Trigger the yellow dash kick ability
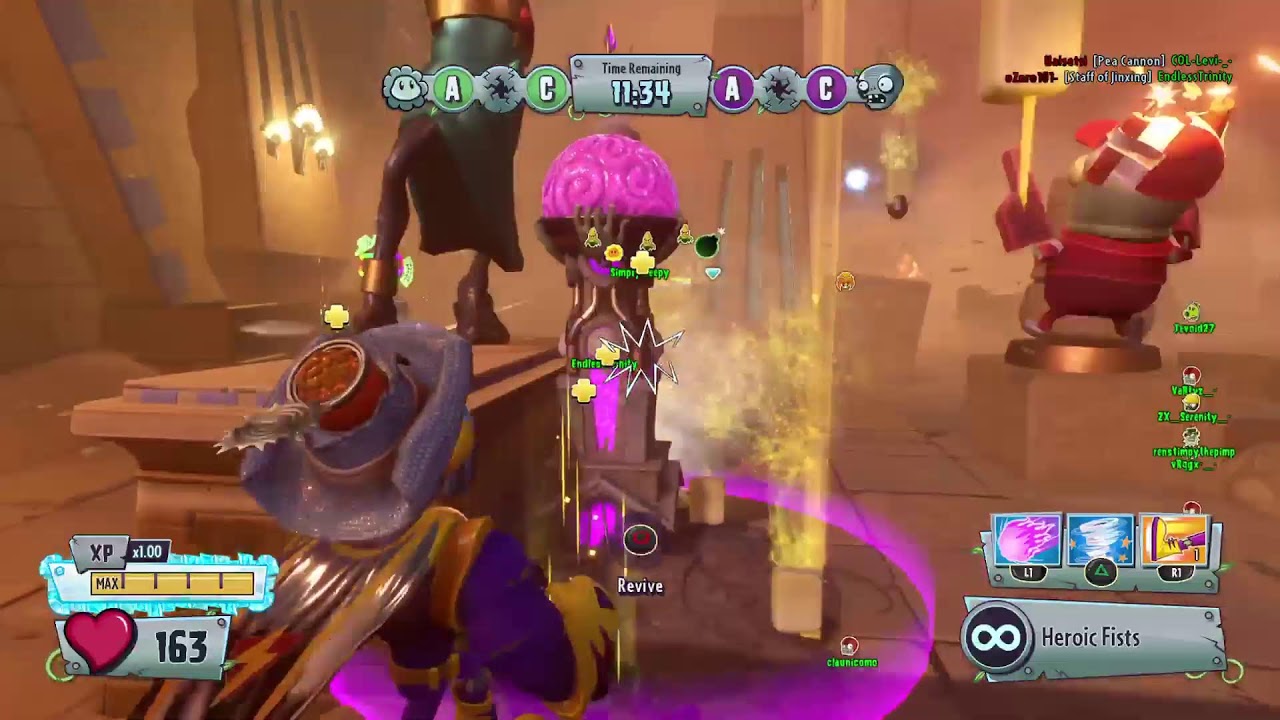Image resolution: width=1280 pixels, height=720 pixels. click(x=1174, y=542)
